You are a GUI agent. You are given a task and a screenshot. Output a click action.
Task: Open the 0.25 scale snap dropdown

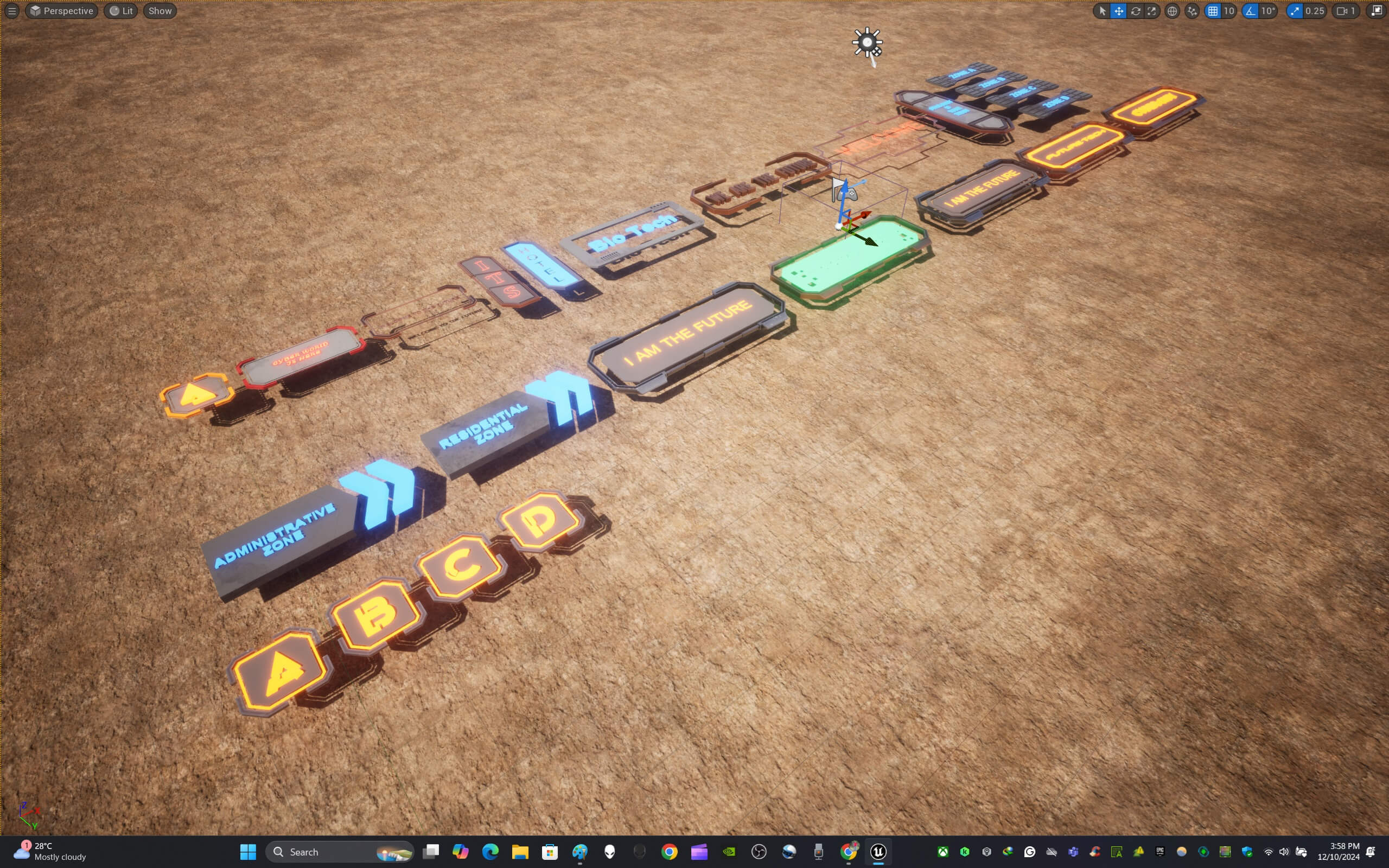click(x=1314, y=11)
